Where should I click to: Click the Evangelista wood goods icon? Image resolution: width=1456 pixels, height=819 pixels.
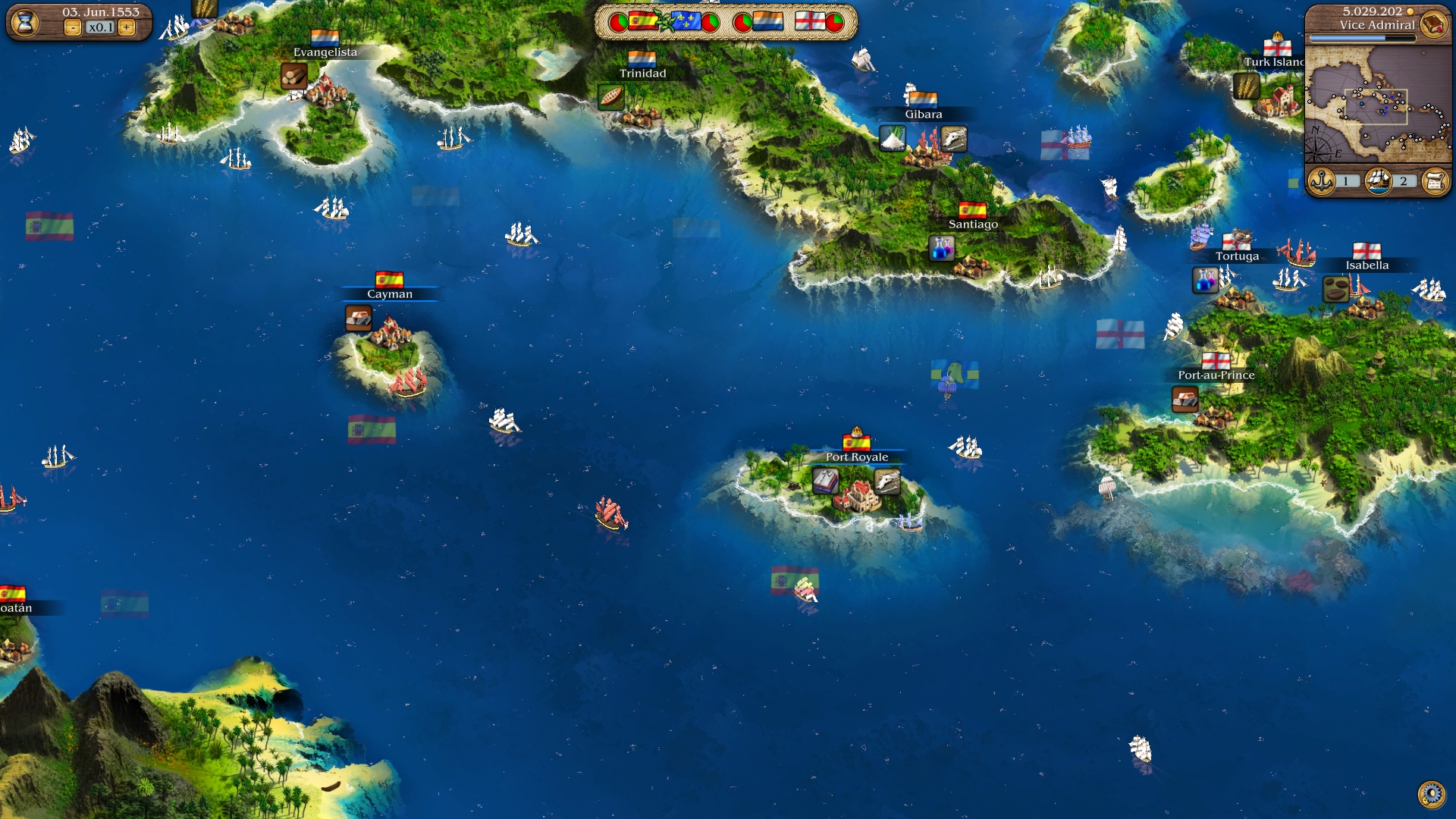293,76
